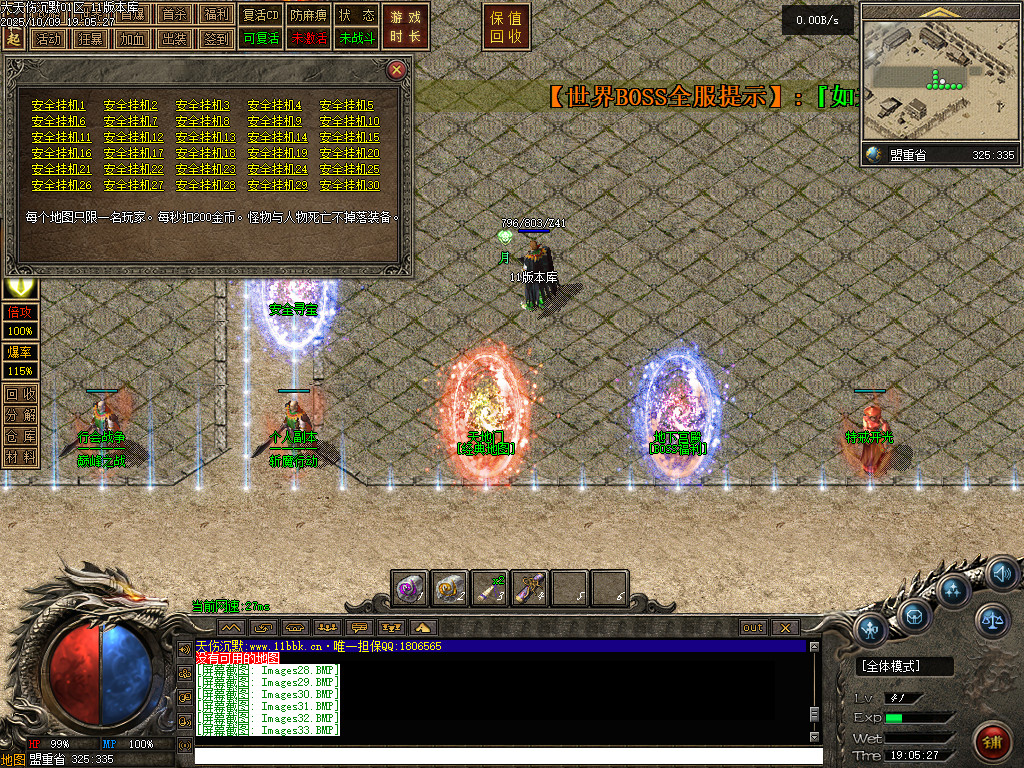Open the 保值回收 recycle button
The width and height of the screenshot is (1024, 768).
click(x=506, y=27)
